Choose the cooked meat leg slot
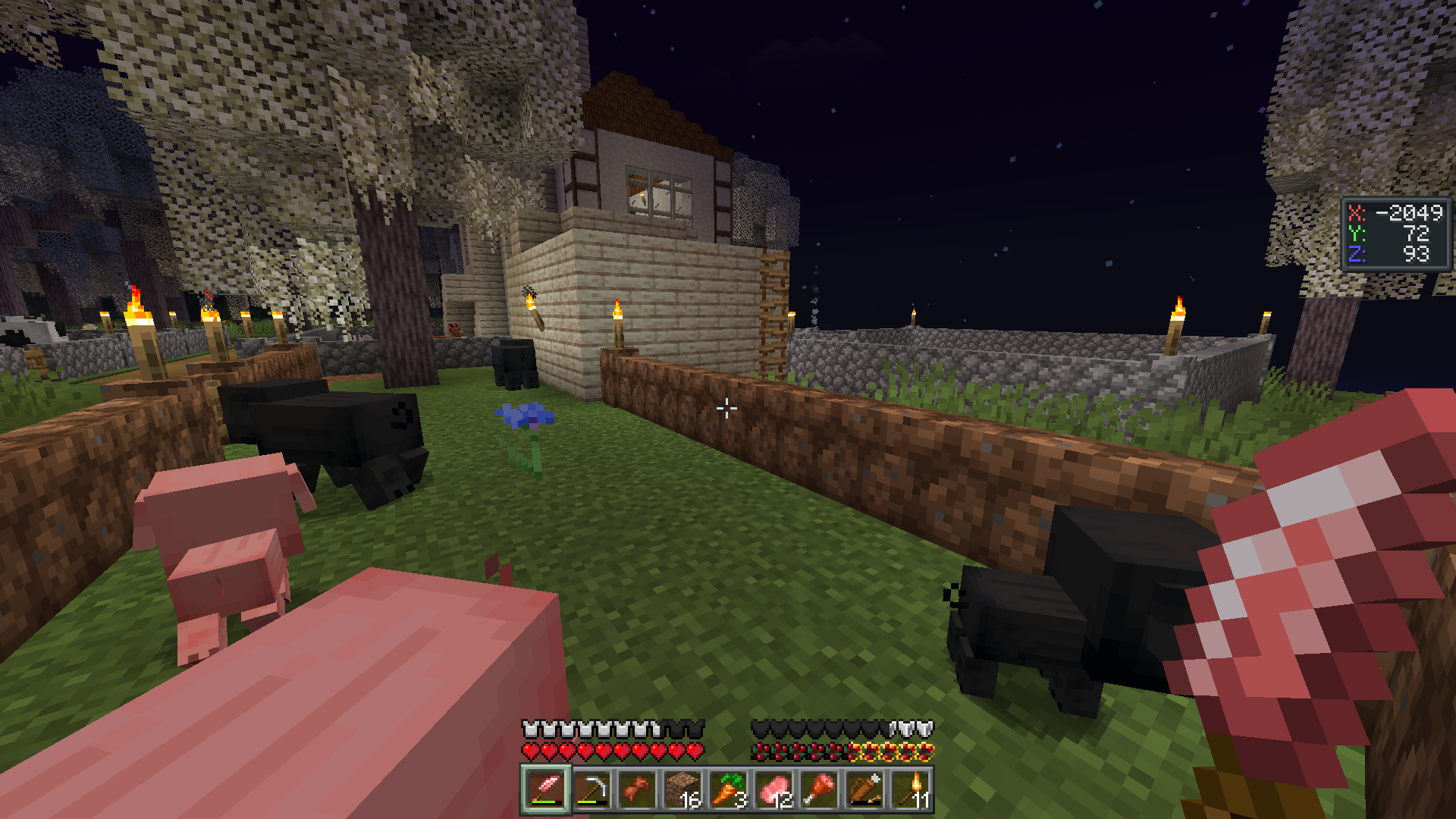The image size is (1456, 819). [x=819, y=790]
